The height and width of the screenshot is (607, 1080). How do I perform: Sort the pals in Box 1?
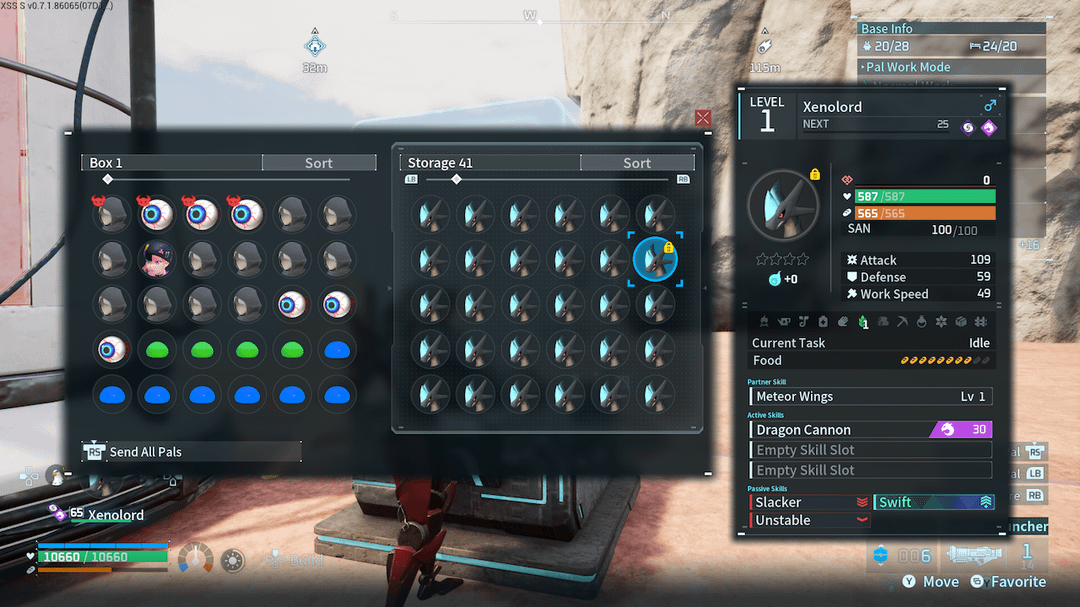coord(319,163)
